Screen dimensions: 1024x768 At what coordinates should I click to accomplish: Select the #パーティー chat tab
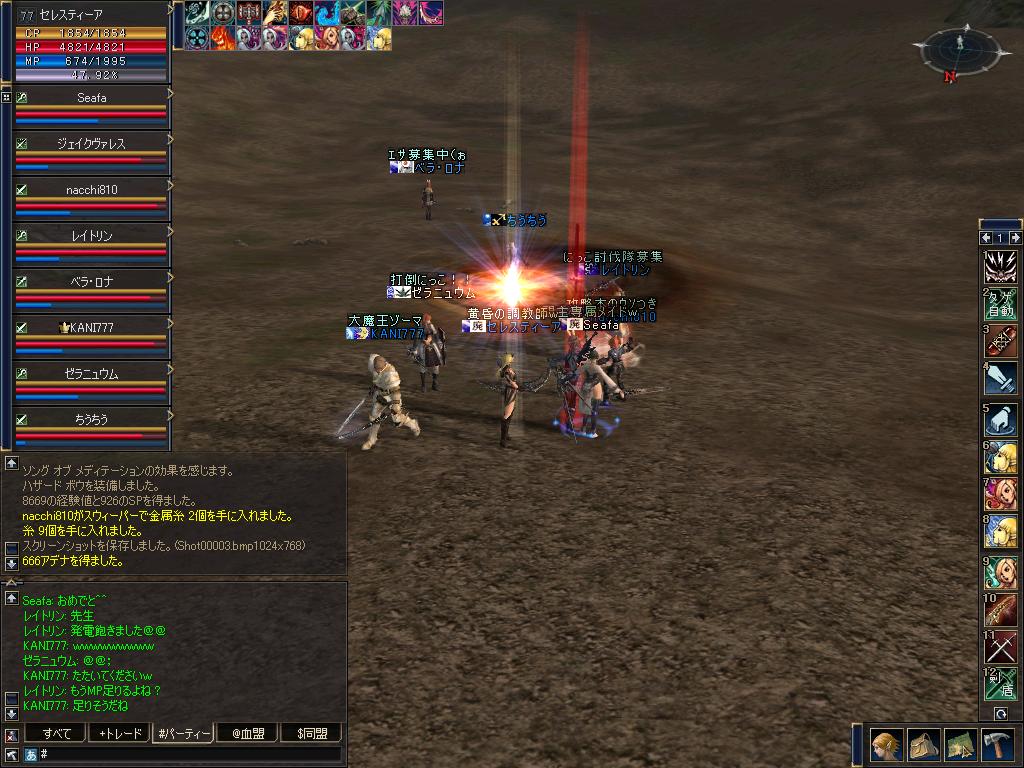[184, 733]
